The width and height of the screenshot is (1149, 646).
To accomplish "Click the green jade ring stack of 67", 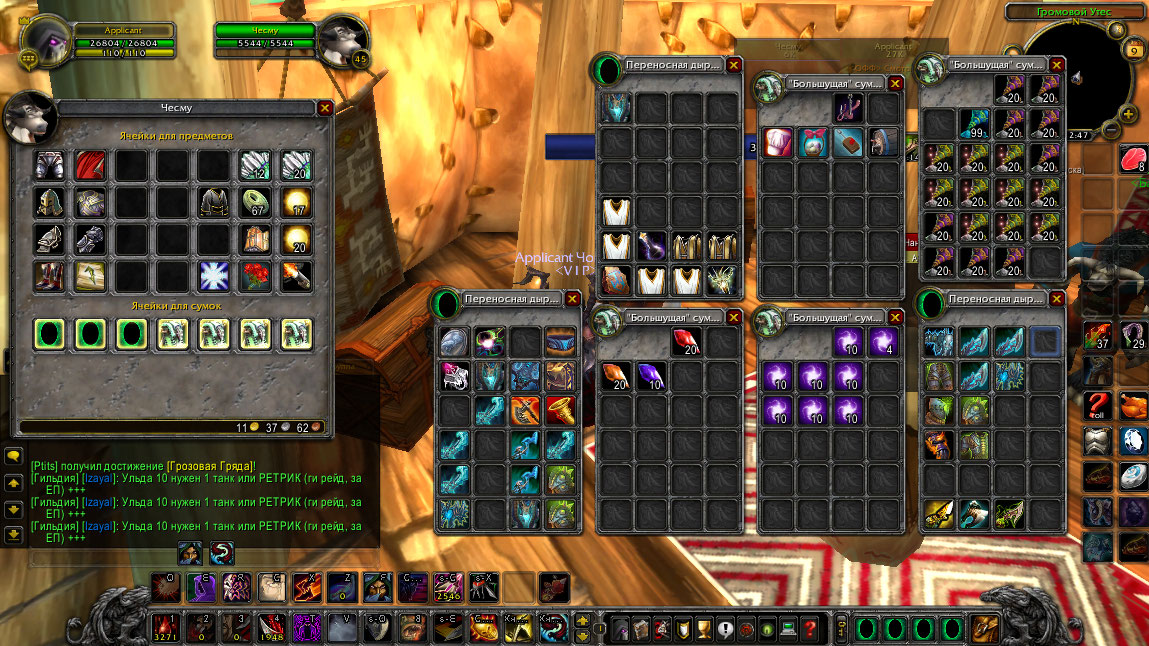I will 255,202.
